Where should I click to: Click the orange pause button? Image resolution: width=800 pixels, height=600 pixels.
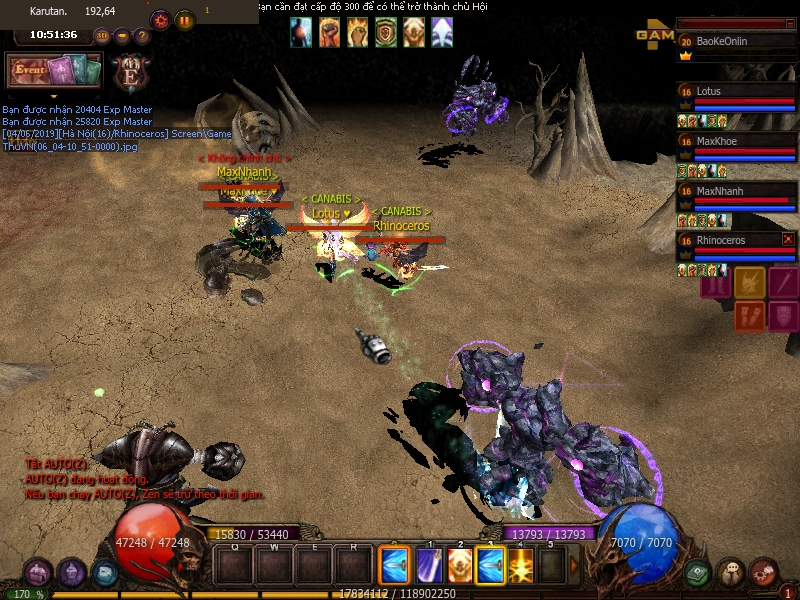click(x=185, y=20)
